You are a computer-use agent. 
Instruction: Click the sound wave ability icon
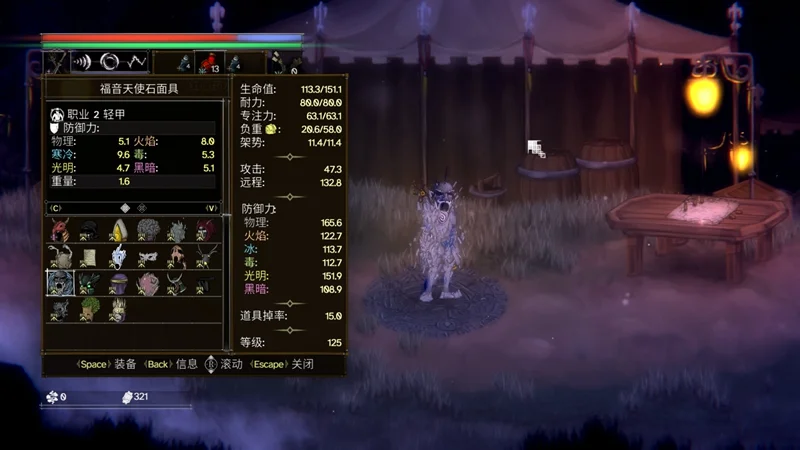82,62
